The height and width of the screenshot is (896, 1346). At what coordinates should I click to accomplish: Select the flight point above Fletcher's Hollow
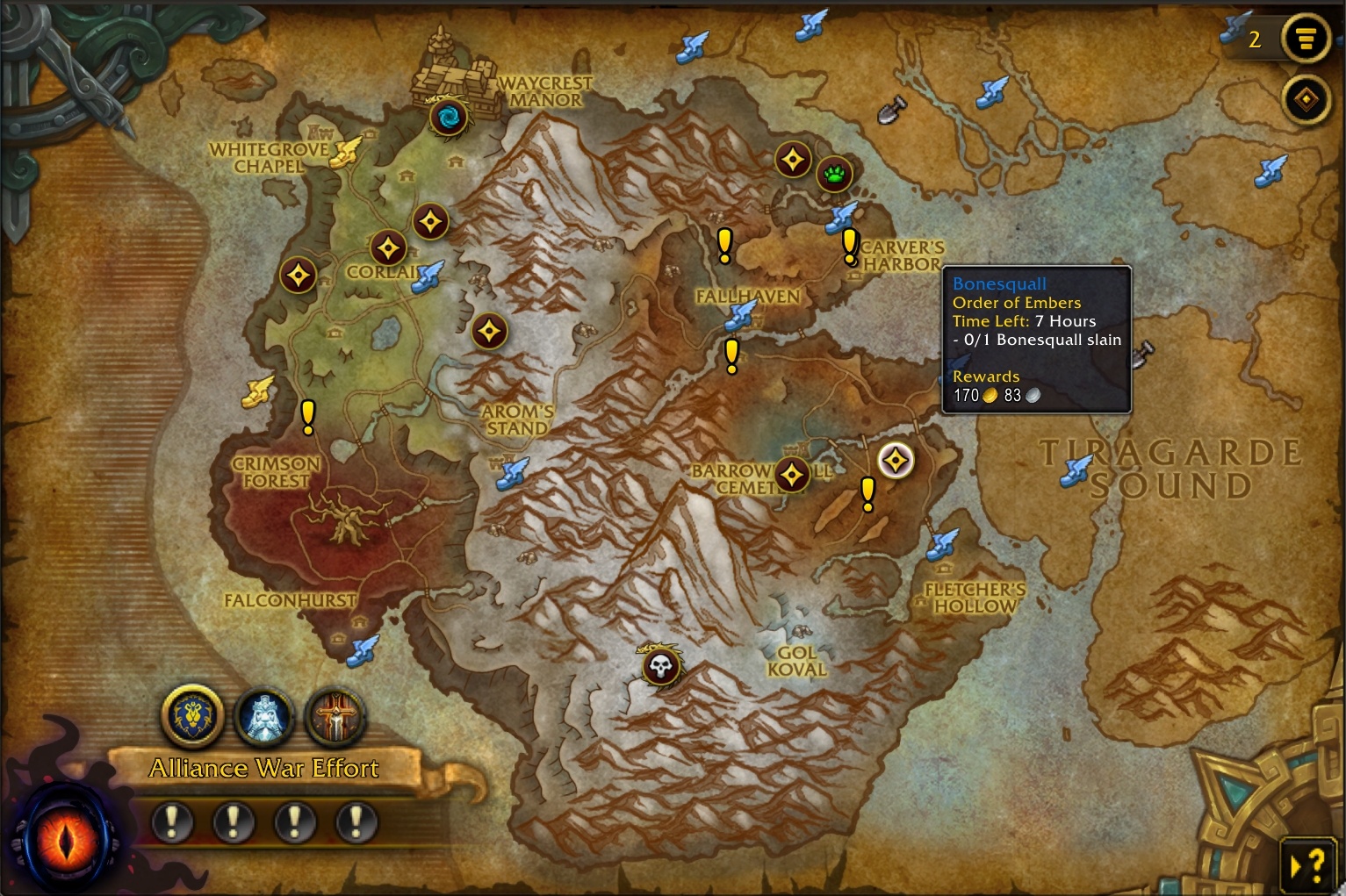click(942, 544)
